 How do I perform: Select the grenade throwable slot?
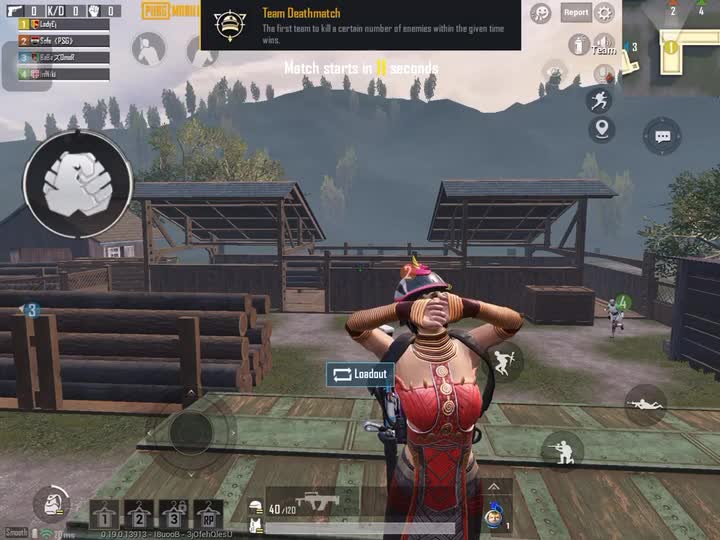coord(493,516)
